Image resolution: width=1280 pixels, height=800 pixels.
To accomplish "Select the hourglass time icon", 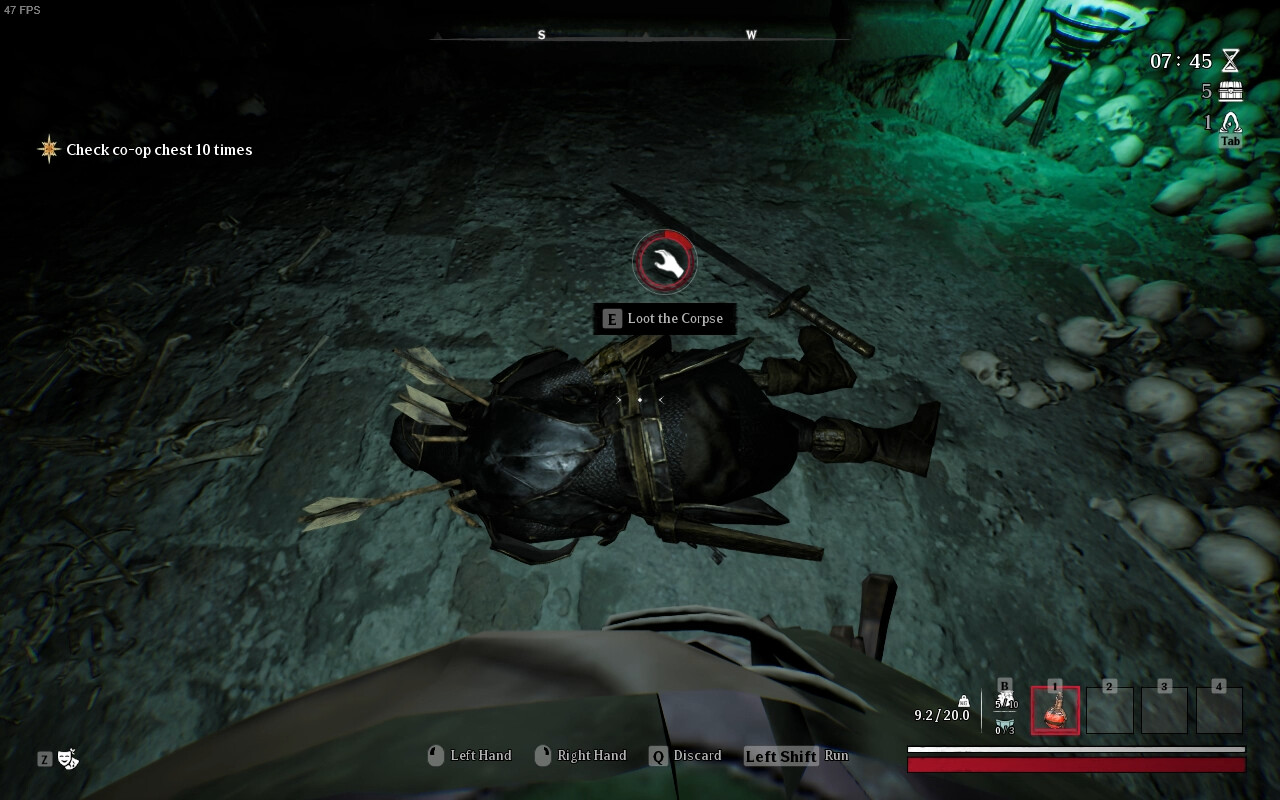I will point(1228,61).
